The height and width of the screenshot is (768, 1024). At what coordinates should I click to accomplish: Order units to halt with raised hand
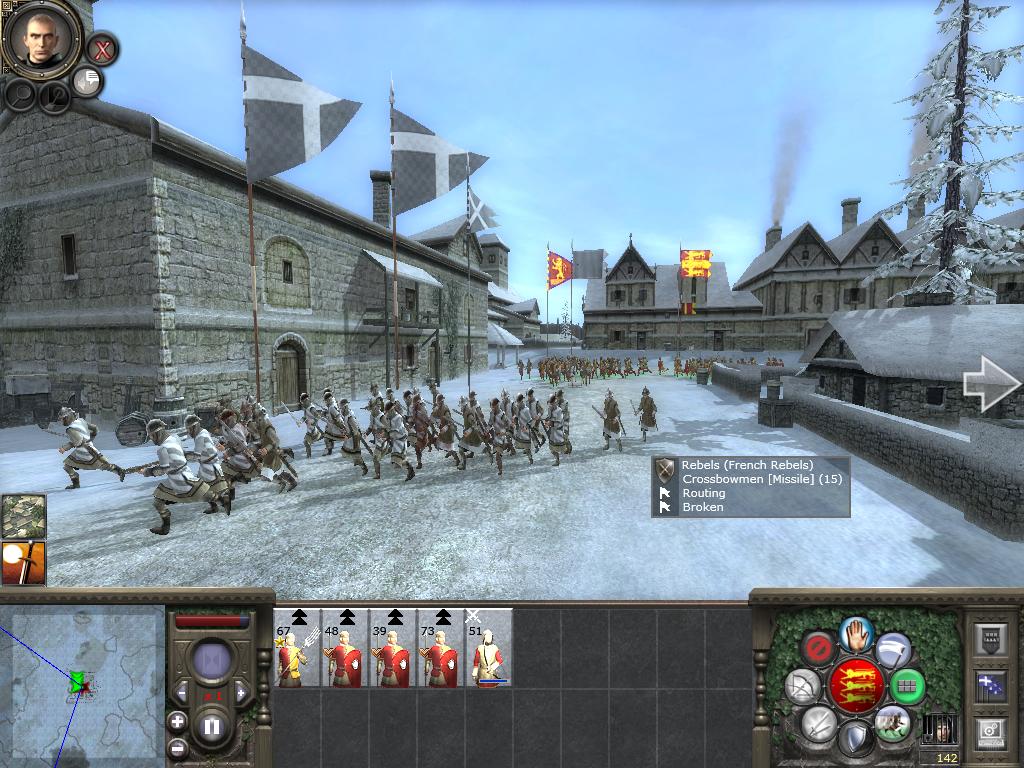coord(856,635)
